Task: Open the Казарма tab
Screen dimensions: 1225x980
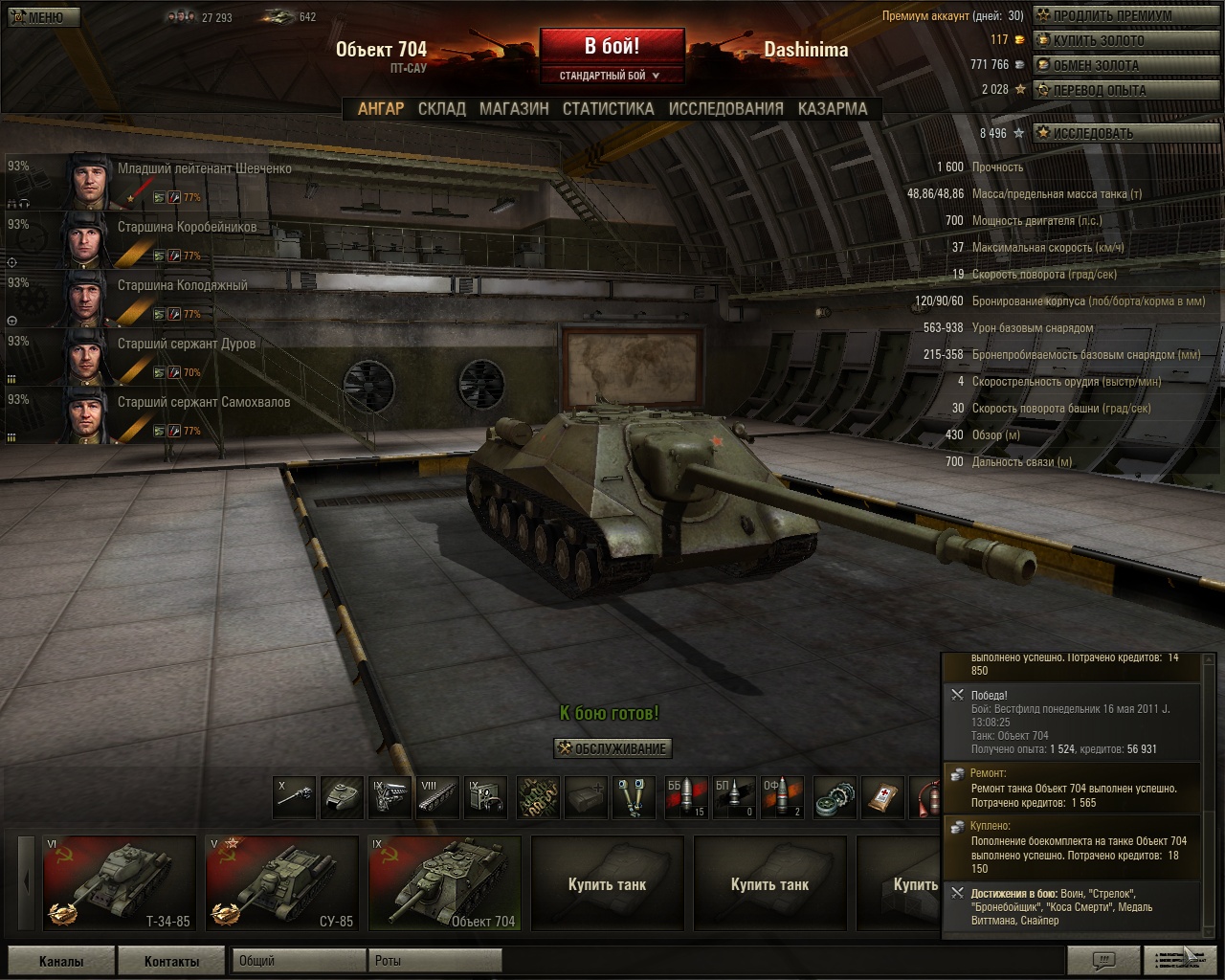Action: 833,109
